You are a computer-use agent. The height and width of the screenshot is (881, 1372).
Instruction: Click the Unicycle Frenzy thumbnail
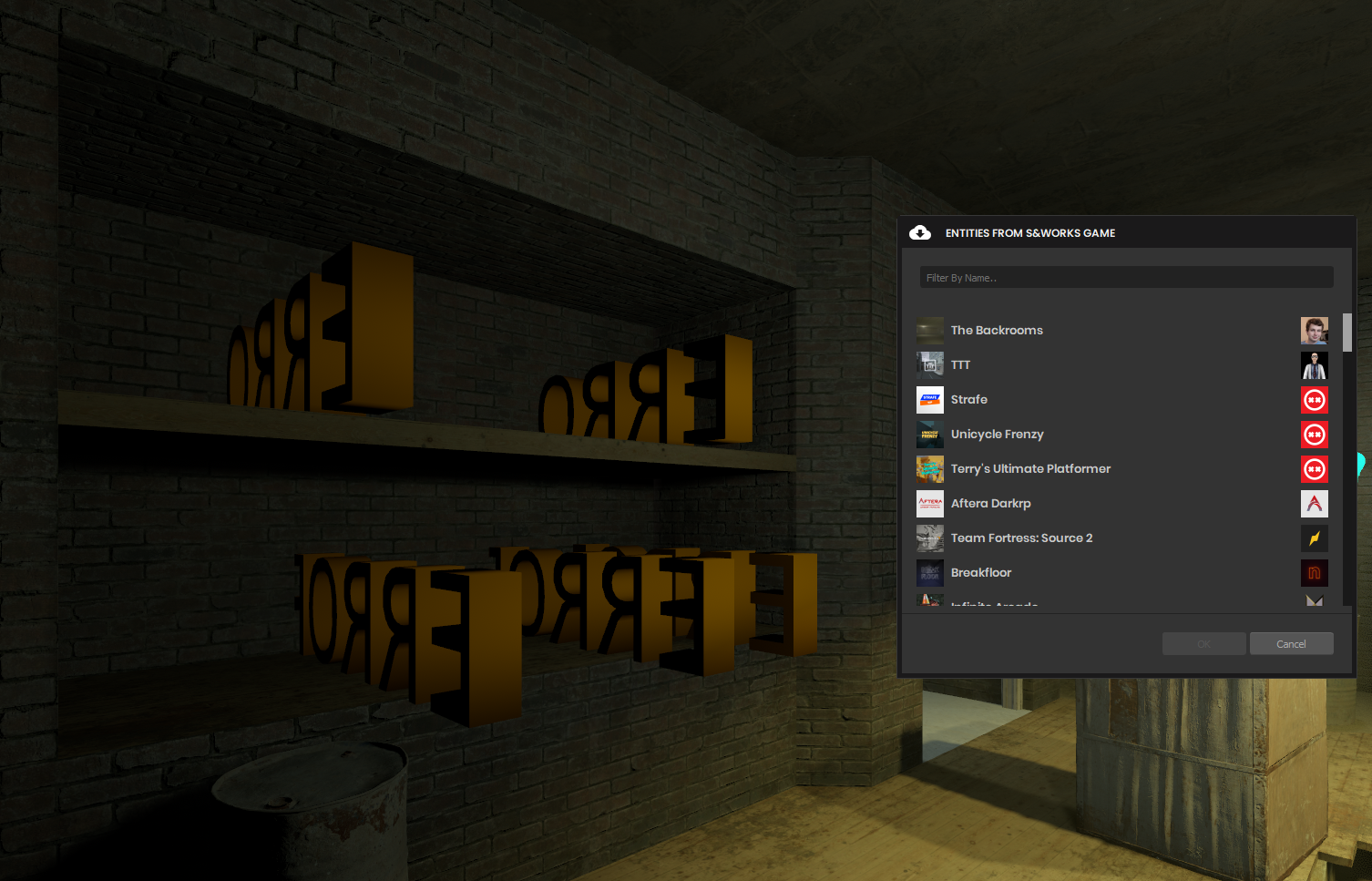coord(929,435)
